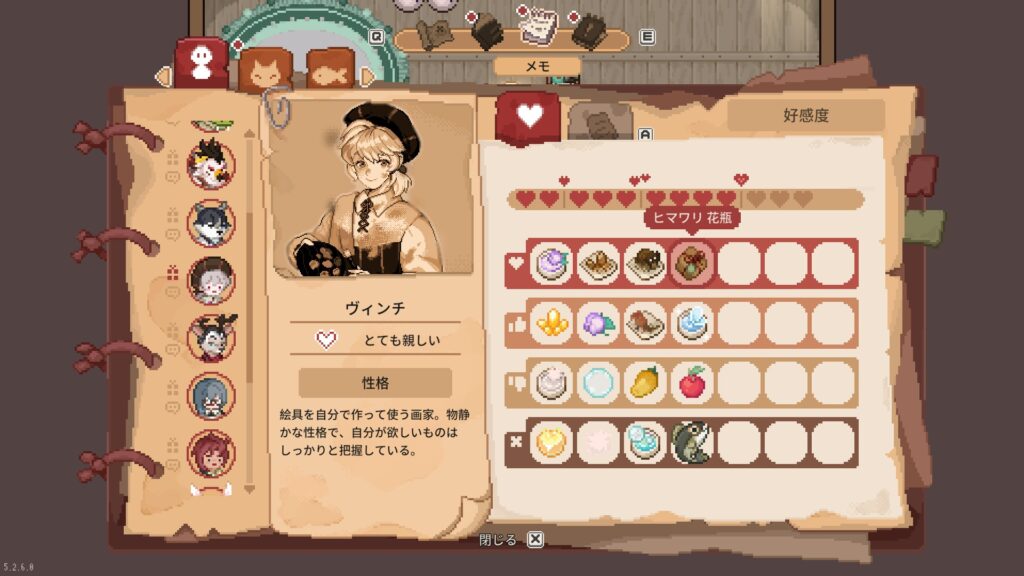Click the golden crystal cluster liked item
The height and width of the screenshot is (576, 1024).
tap(551, 323)
